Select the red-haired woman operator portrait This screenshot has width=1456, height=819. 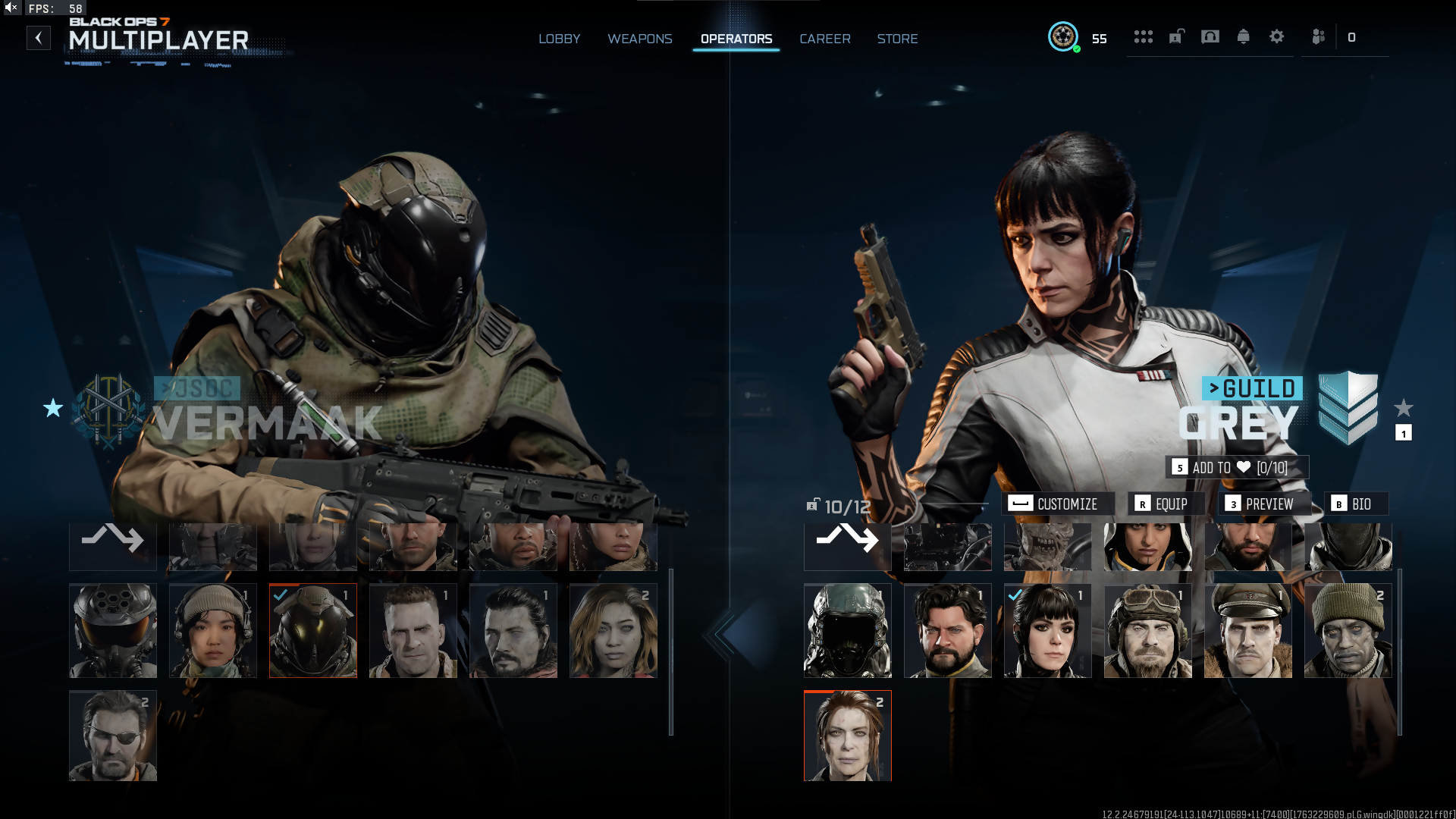point(847,736)
